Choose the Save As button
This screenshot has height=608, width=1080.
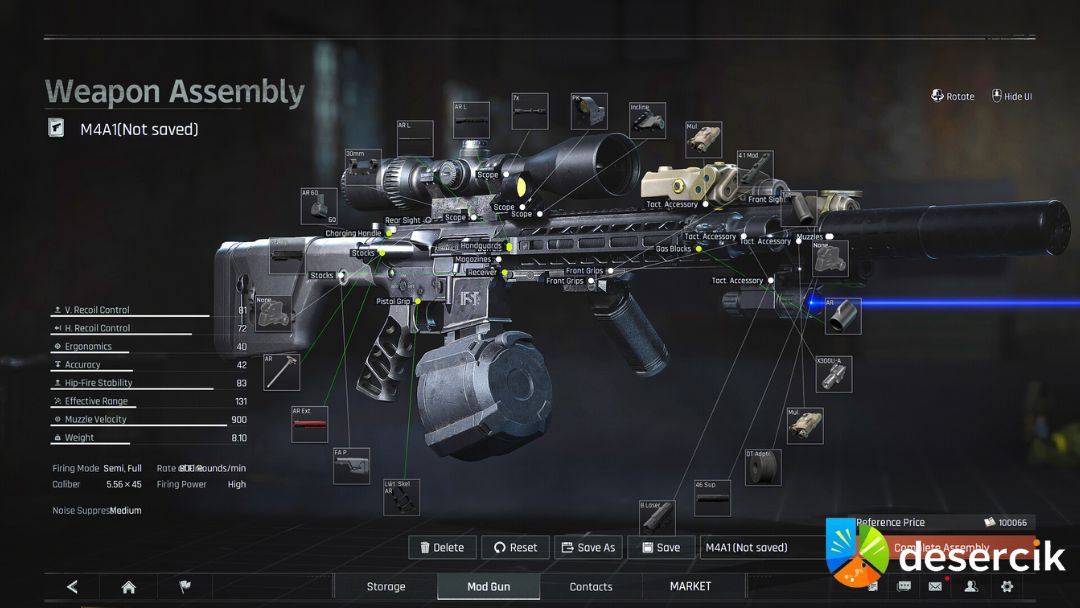coord(588,547)
